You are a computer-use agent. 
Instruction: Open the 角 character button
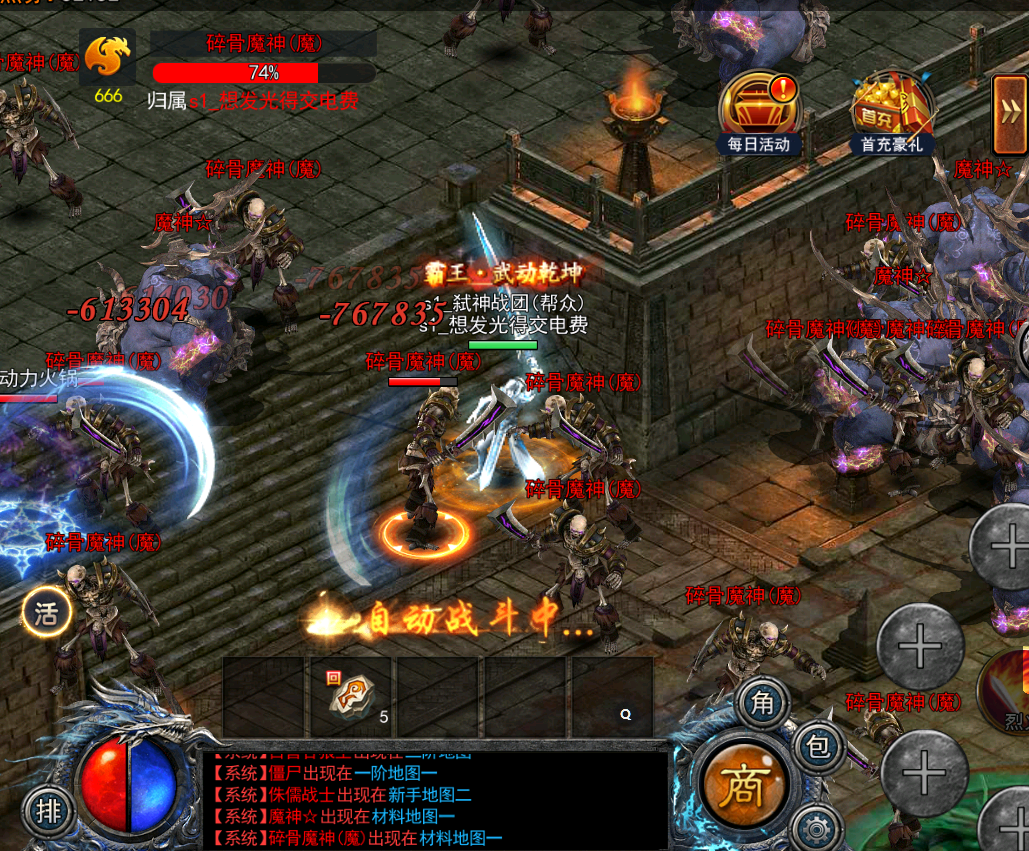tap(763, 704)
